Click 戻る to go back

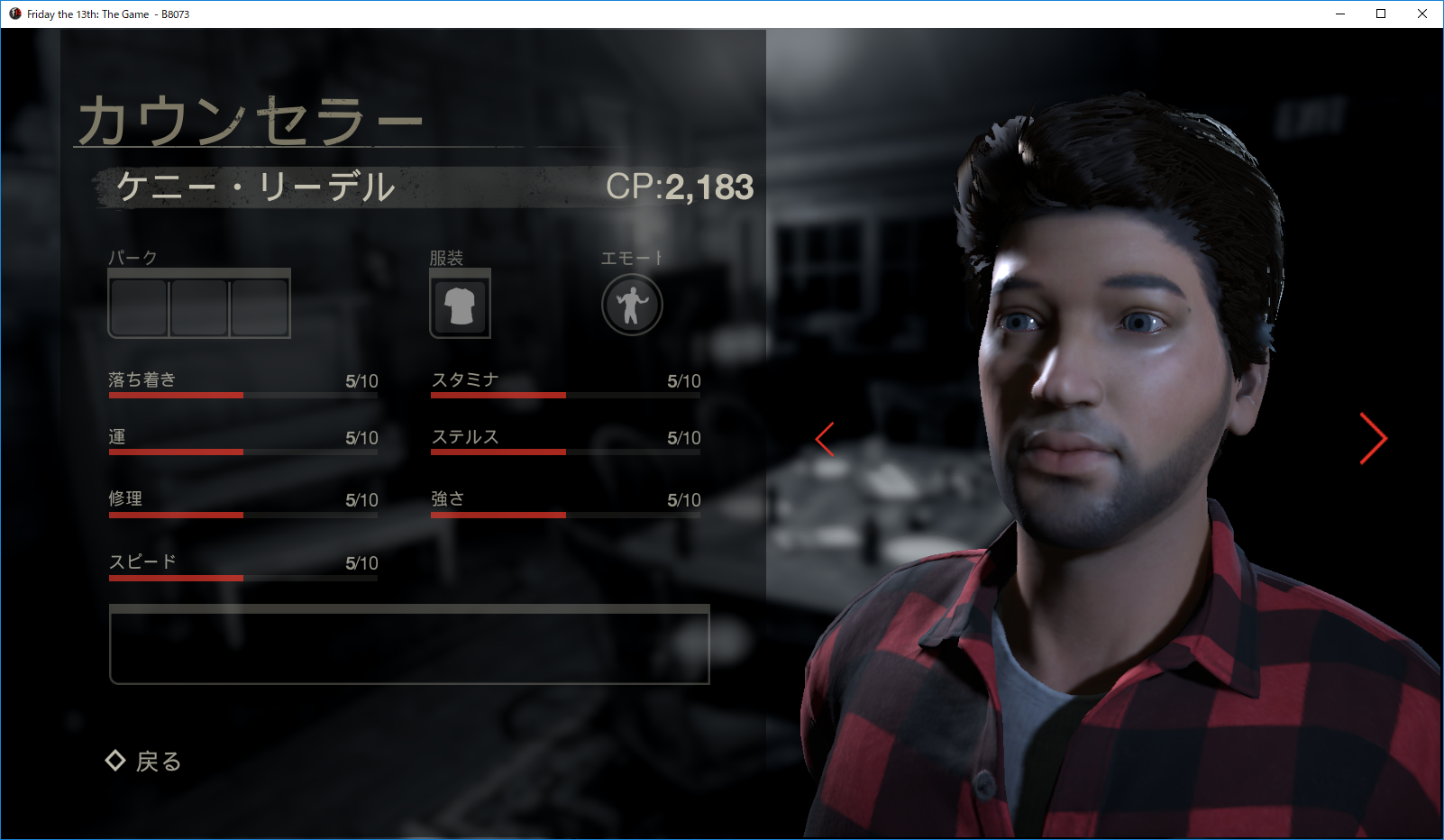(x=160, y=762)
